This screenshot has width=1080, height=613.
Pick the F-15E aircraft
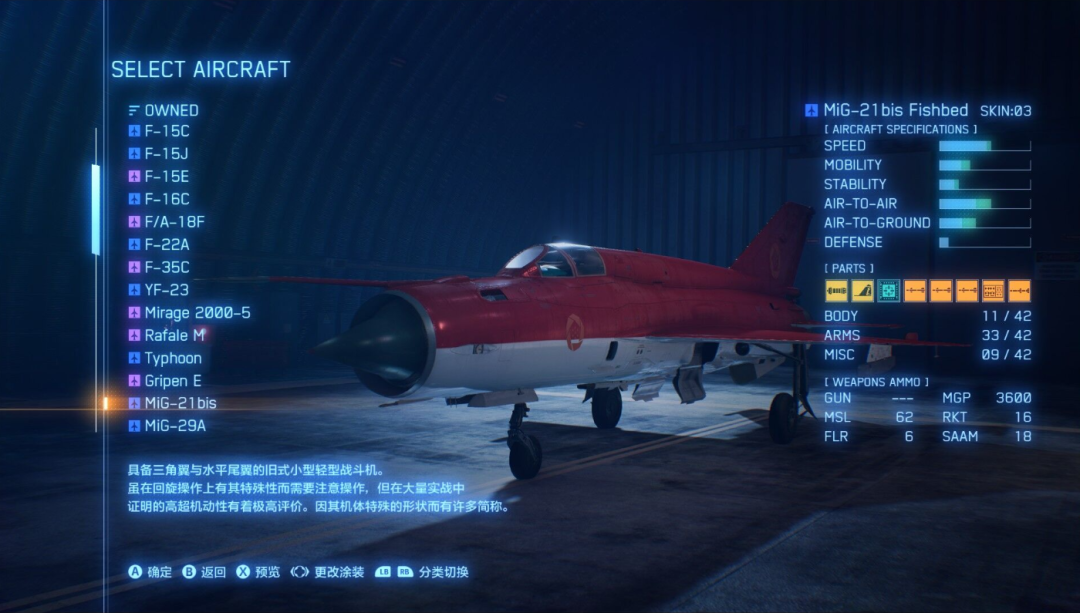[x=166, y=177]
